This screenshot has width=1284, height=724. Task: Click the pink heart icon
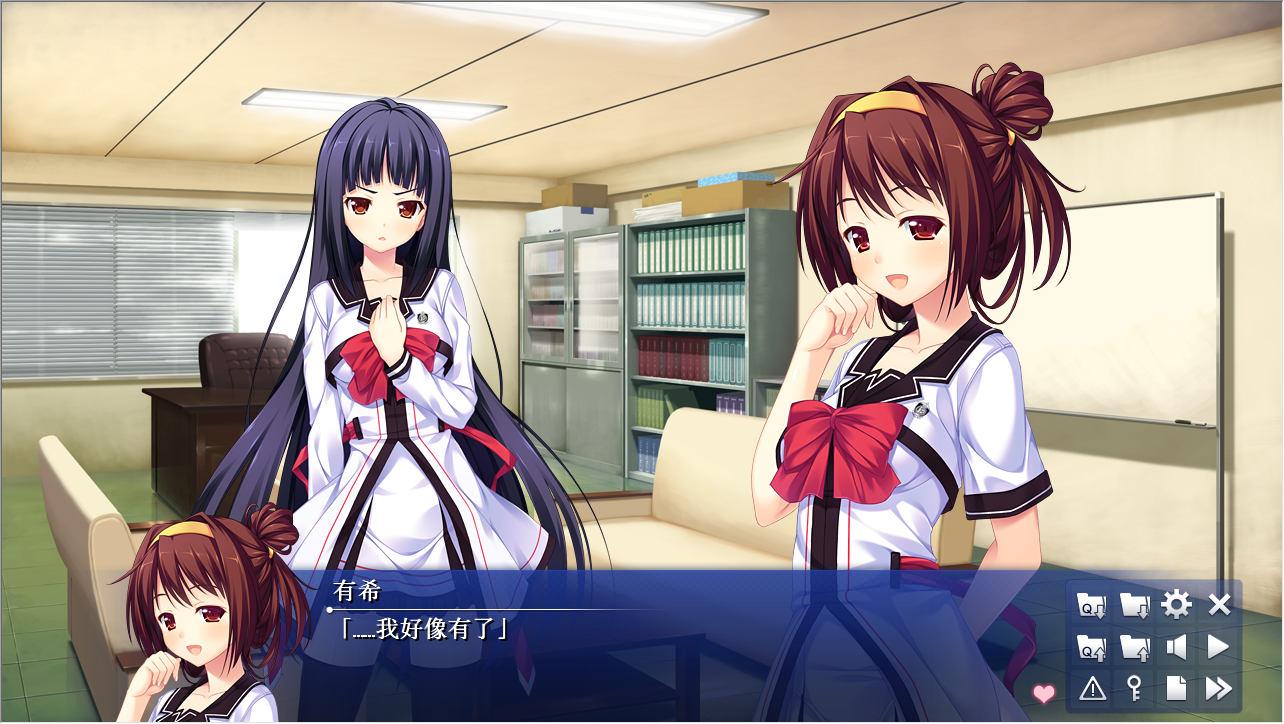click(1044, 693)
